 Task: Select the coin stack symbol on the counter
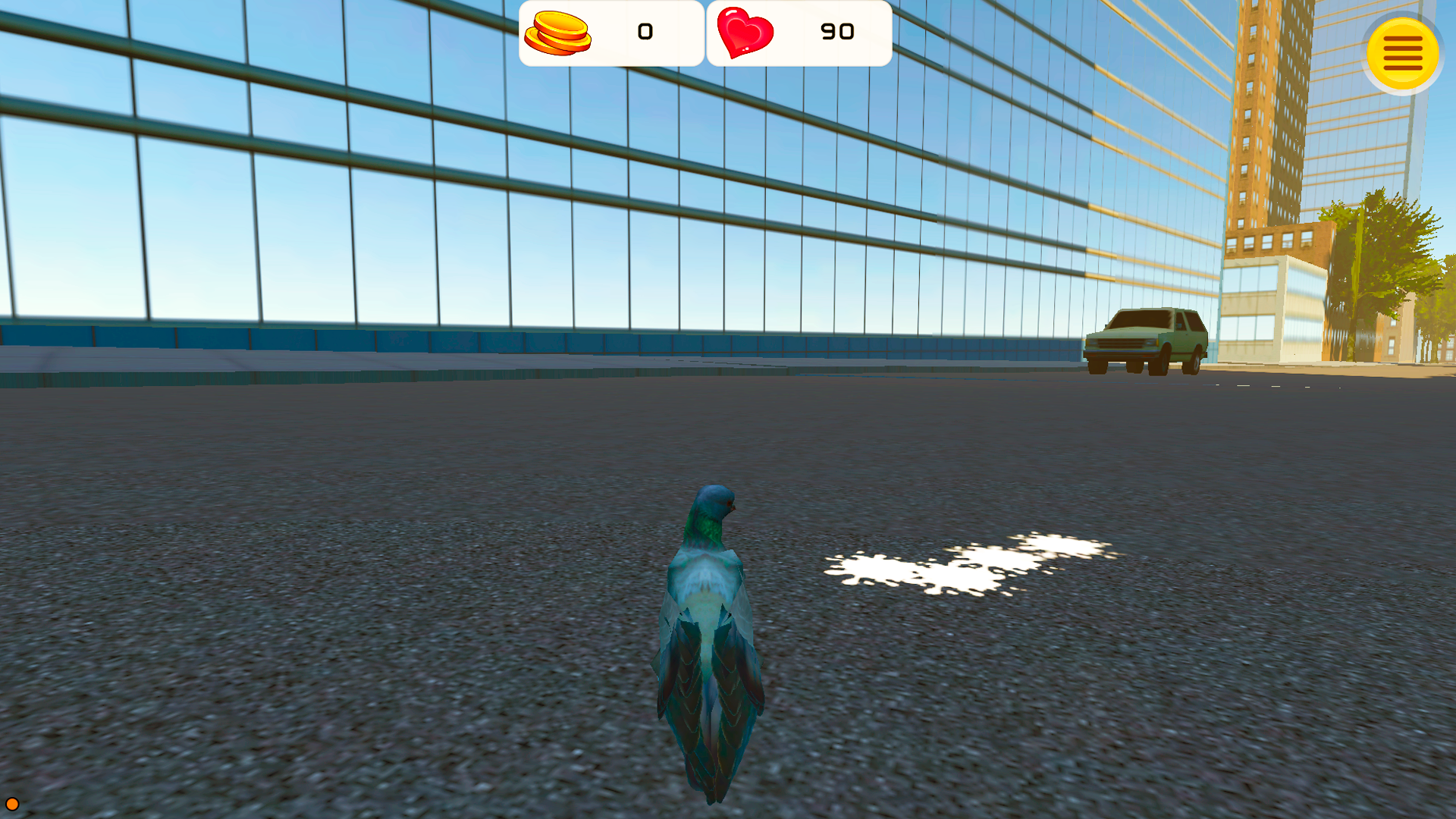560,33
